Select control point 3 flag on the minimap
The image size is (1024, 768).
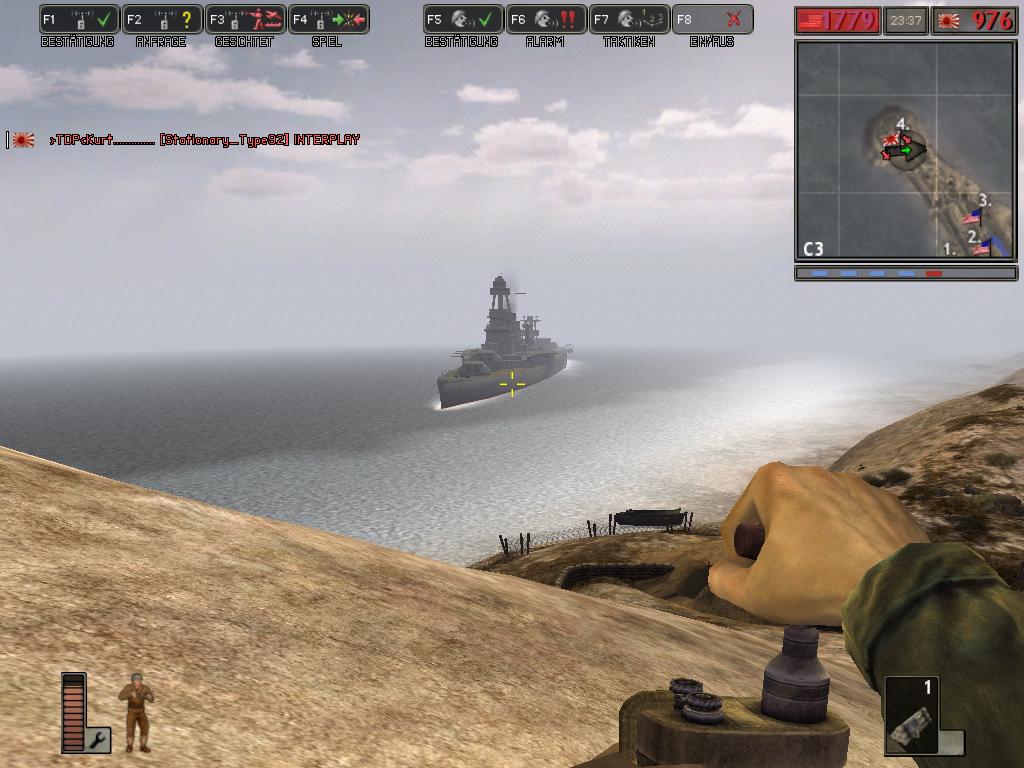[972, 216]
